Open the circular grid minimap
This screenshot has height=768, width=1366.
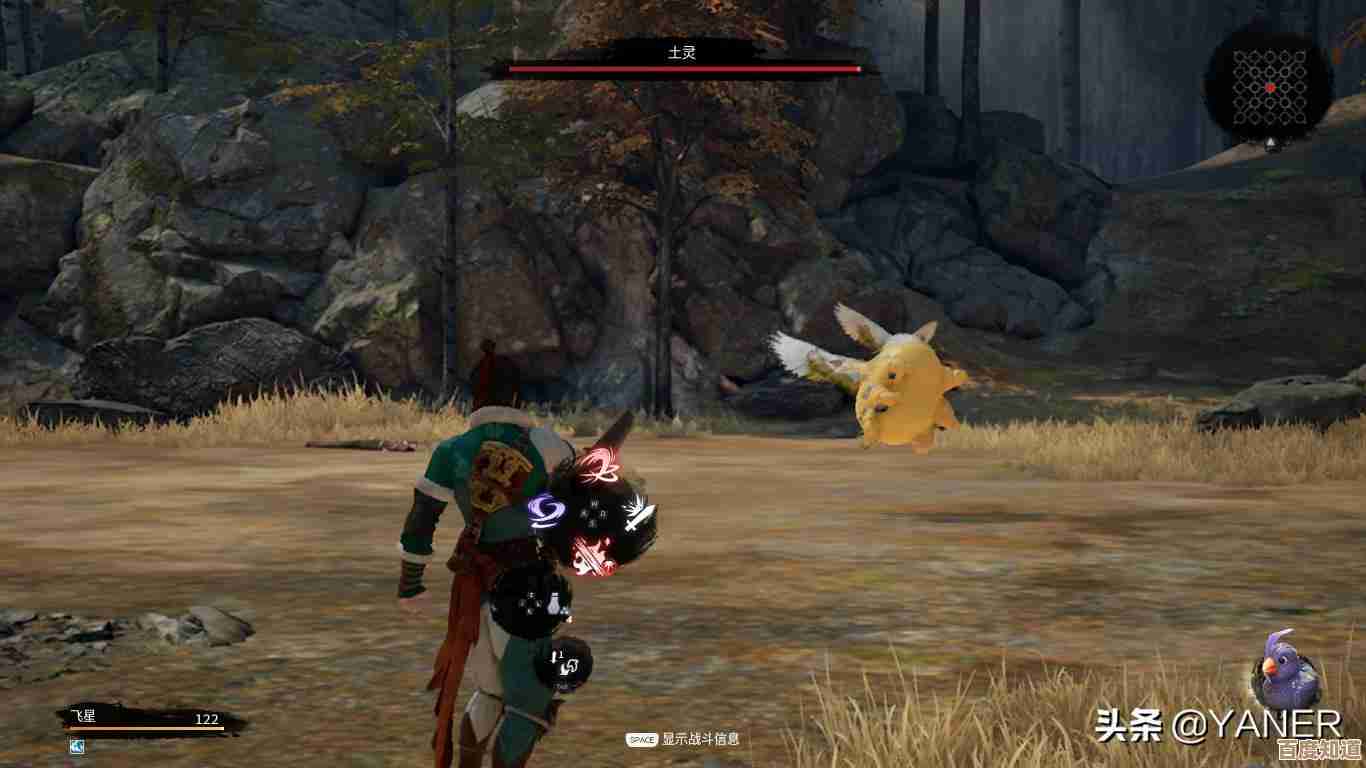pyautogui.click(x=1269, y=88)
